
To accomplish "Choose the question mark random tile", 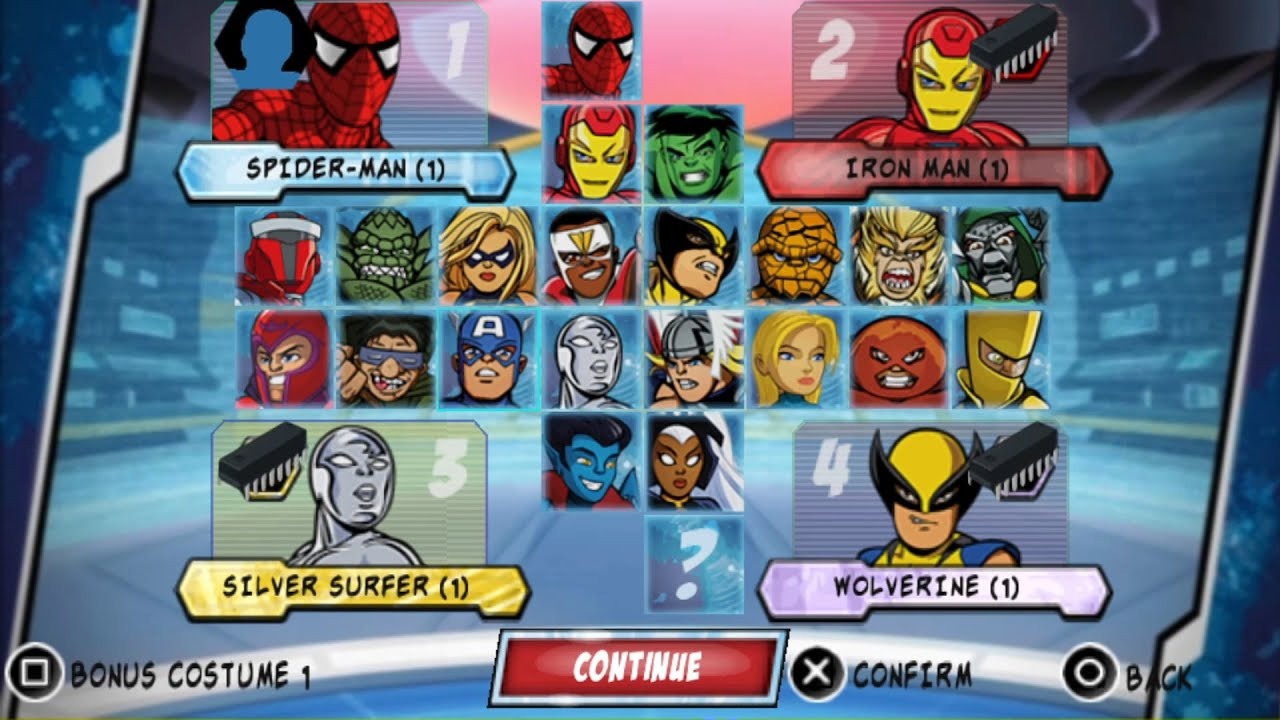I will pyautogui.click(x=694, y=563).
